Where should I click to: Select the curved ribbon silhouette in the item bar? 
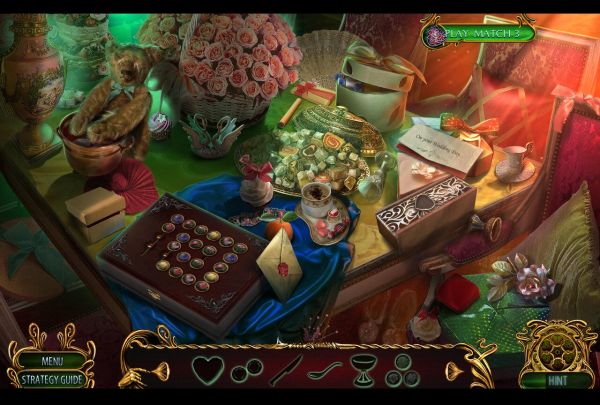point(324,370)
